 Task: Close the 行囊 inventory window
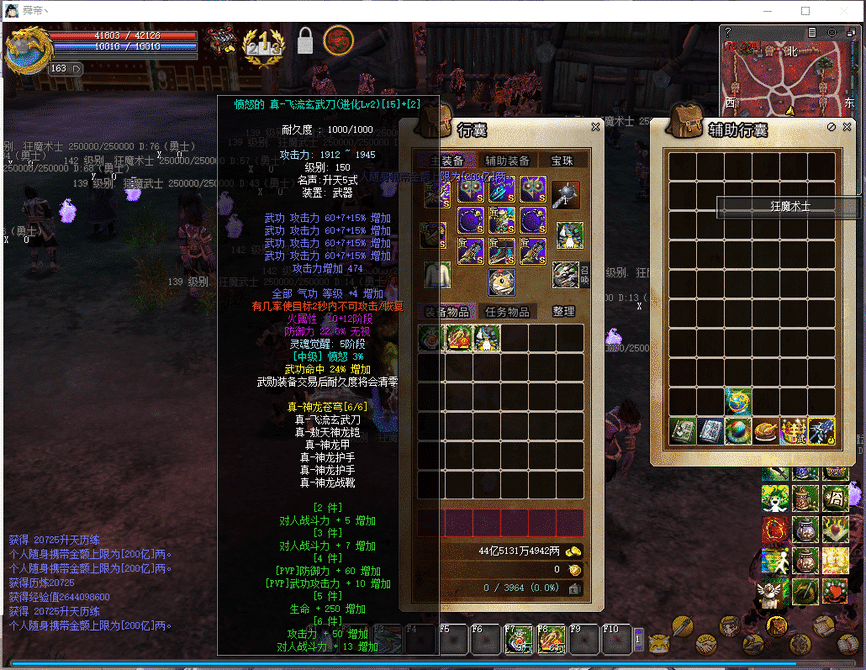pyautogui.click(x=595, y=127)
